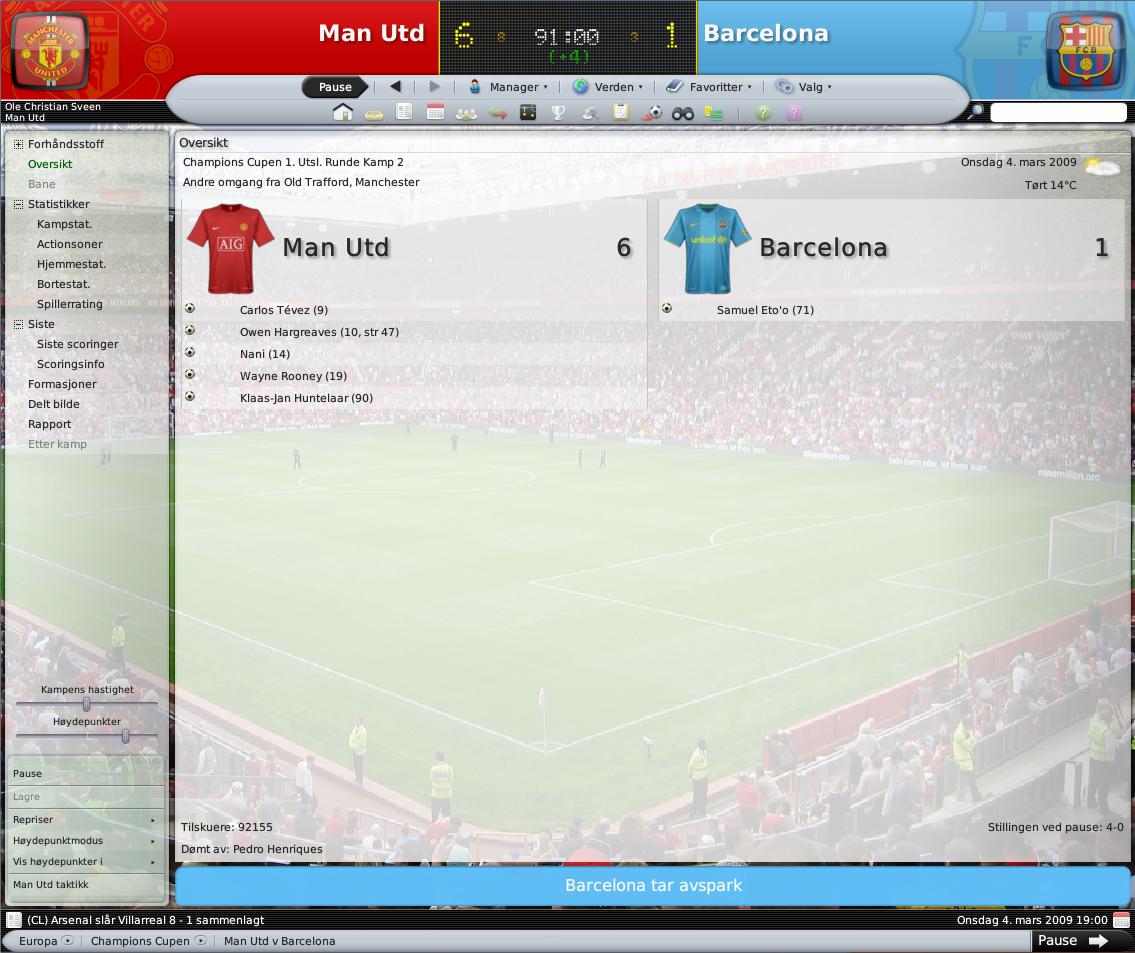Click the Champions Cupen breadcrumb
The height and width of the screenshot is (953, 1135).
(x=140, y=941)
